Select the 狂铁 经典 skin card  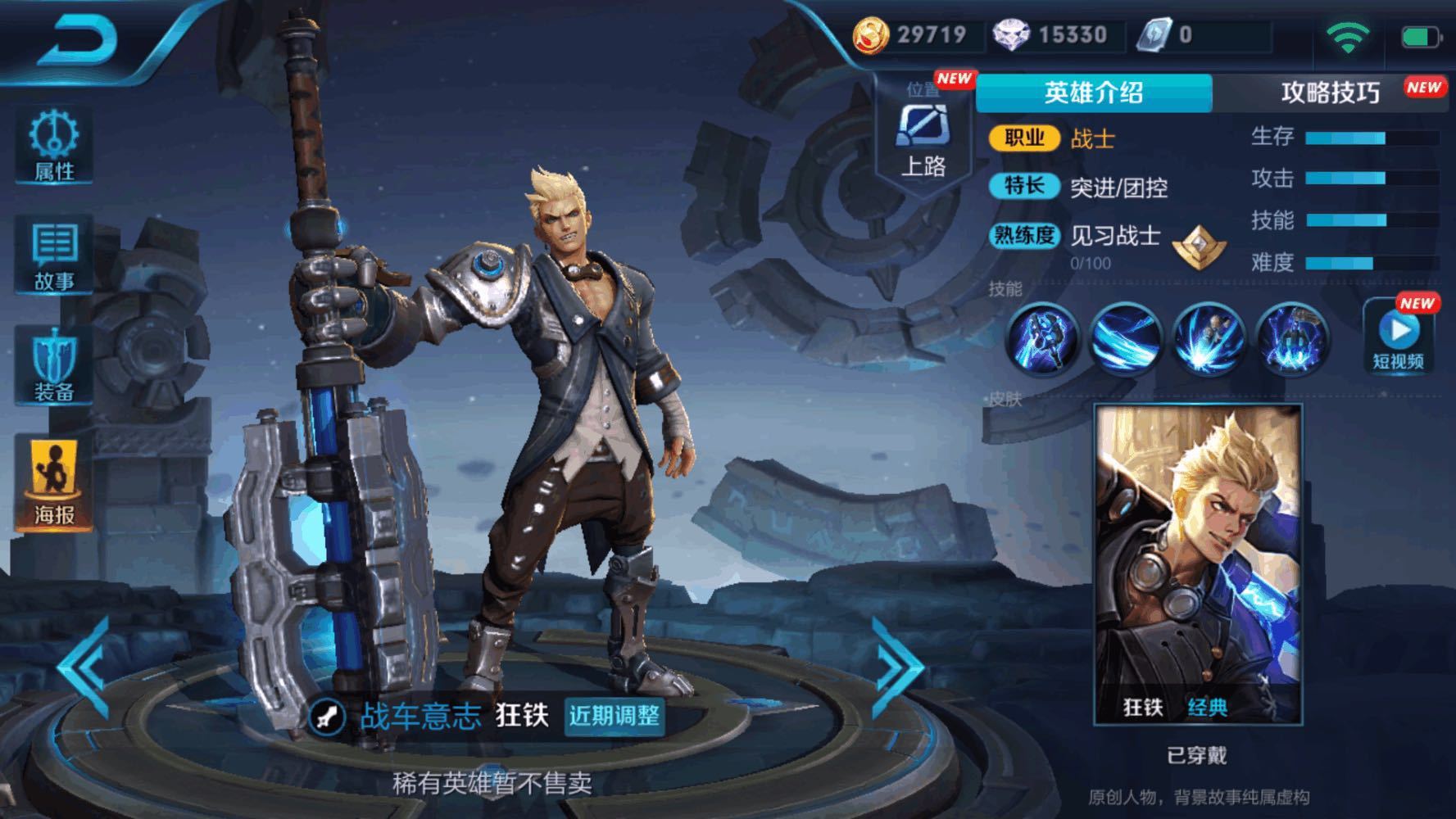(x=1197, y=564)
